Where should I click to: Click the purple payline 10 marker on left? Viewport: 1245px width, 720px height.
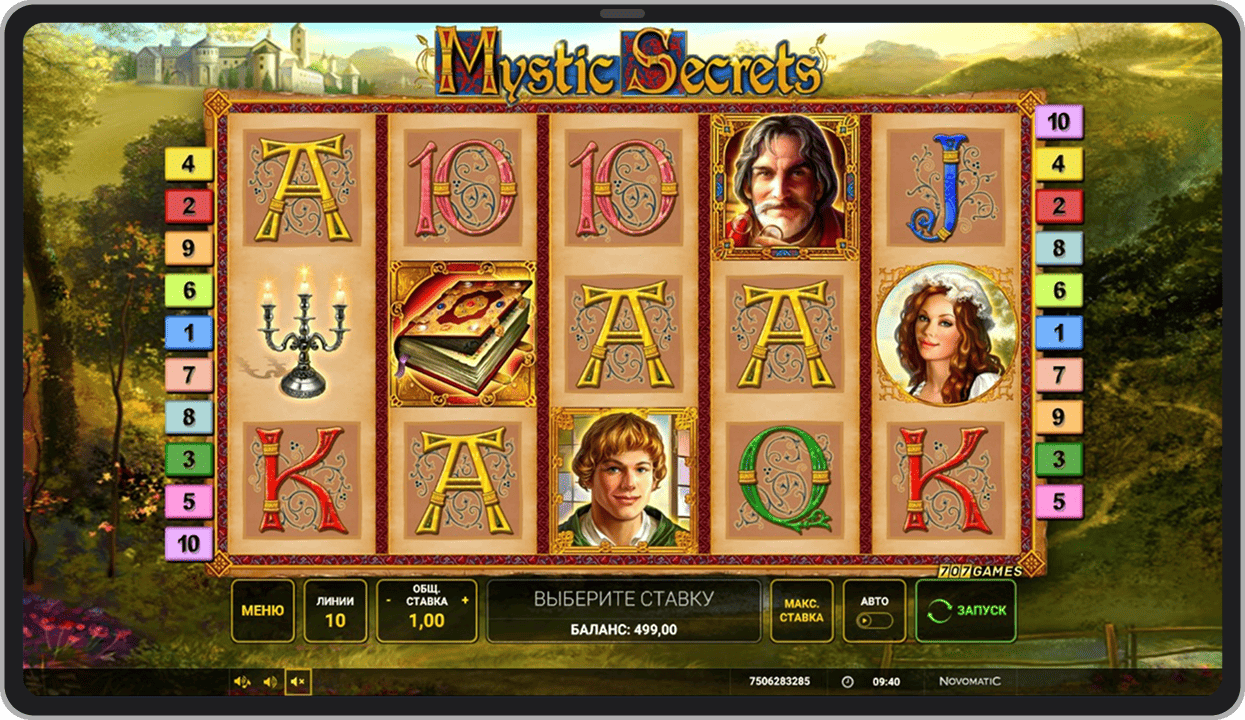click(x=189, y=544)
